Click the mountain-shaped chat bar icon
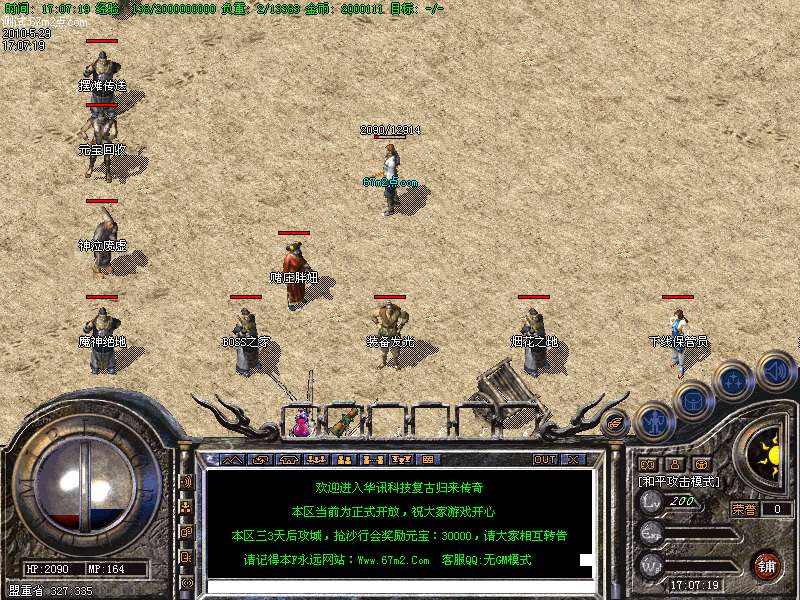This screenshot has width=800, height=600. point(231,460)
